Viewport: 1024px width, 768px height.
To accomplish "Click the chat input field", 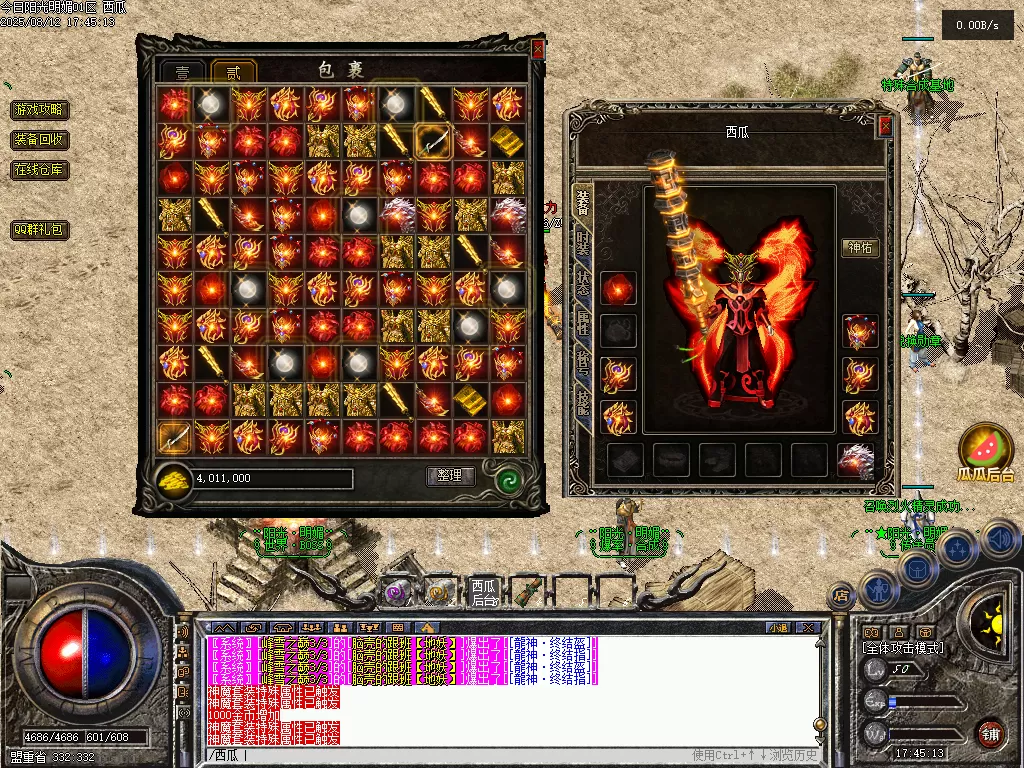I will (x=450, y=755).
